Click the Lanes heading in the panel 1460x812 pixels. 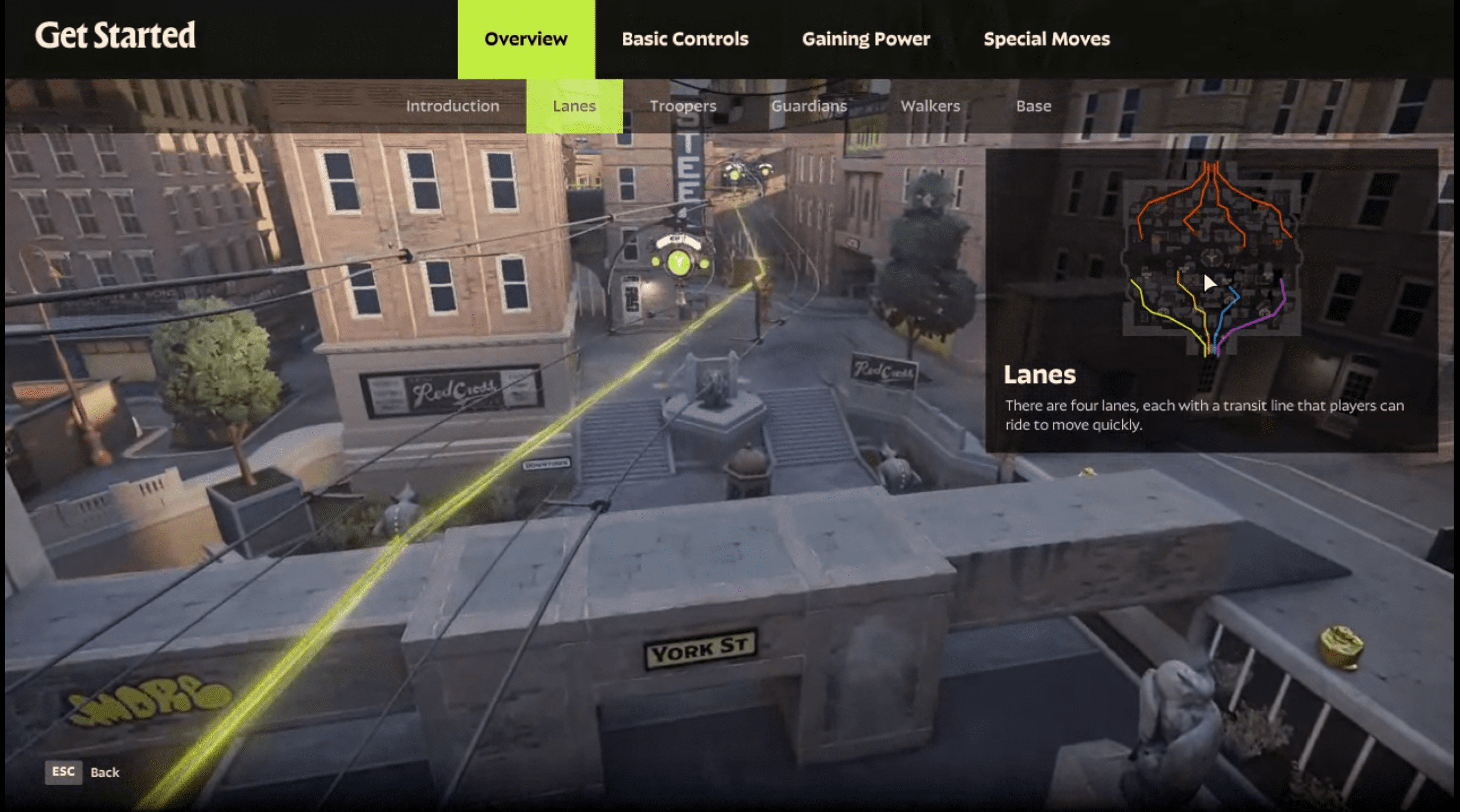(1040, 375)
